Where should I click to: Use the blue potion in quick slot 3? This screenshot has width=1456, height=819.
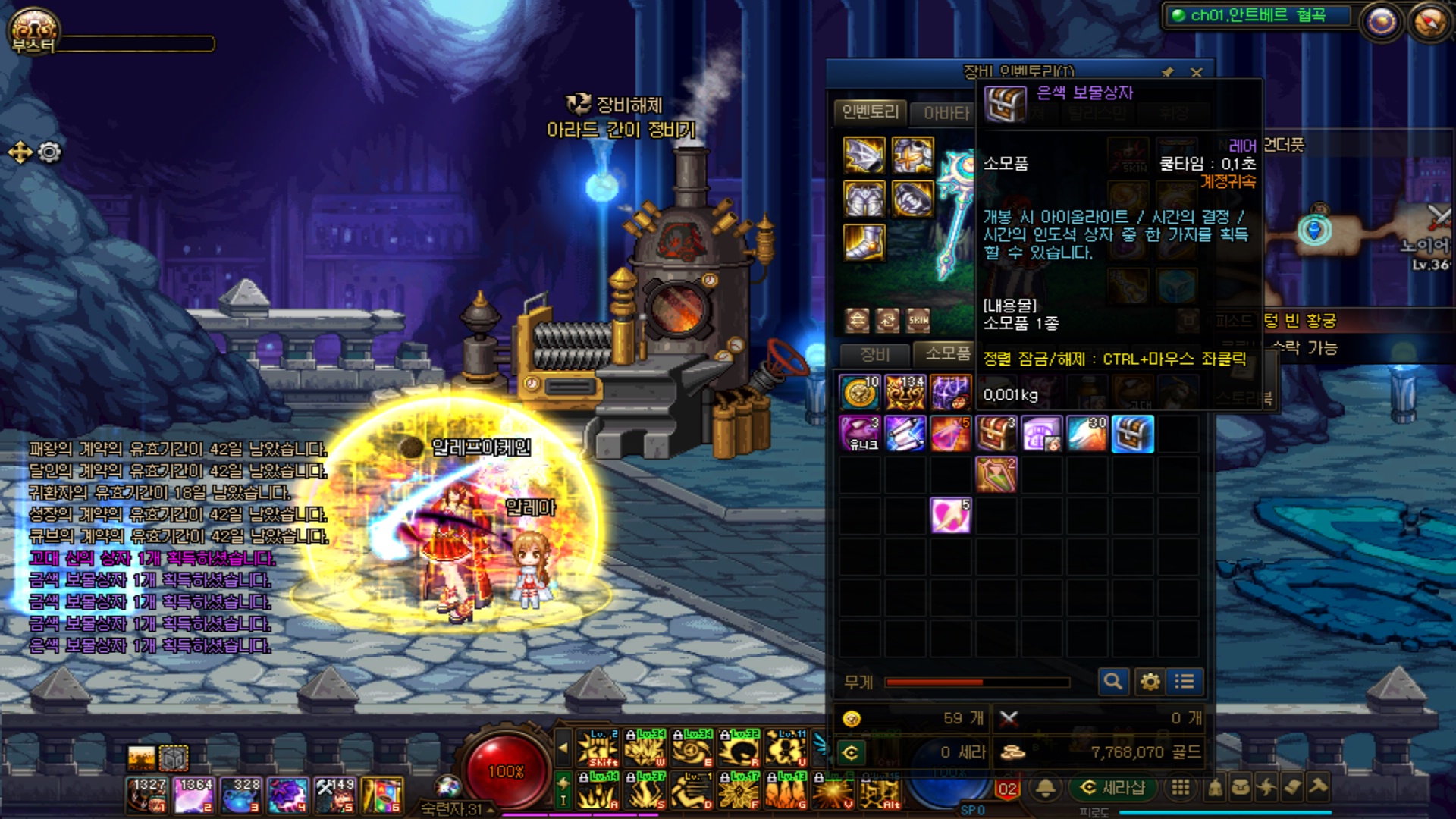pos(241,795)
